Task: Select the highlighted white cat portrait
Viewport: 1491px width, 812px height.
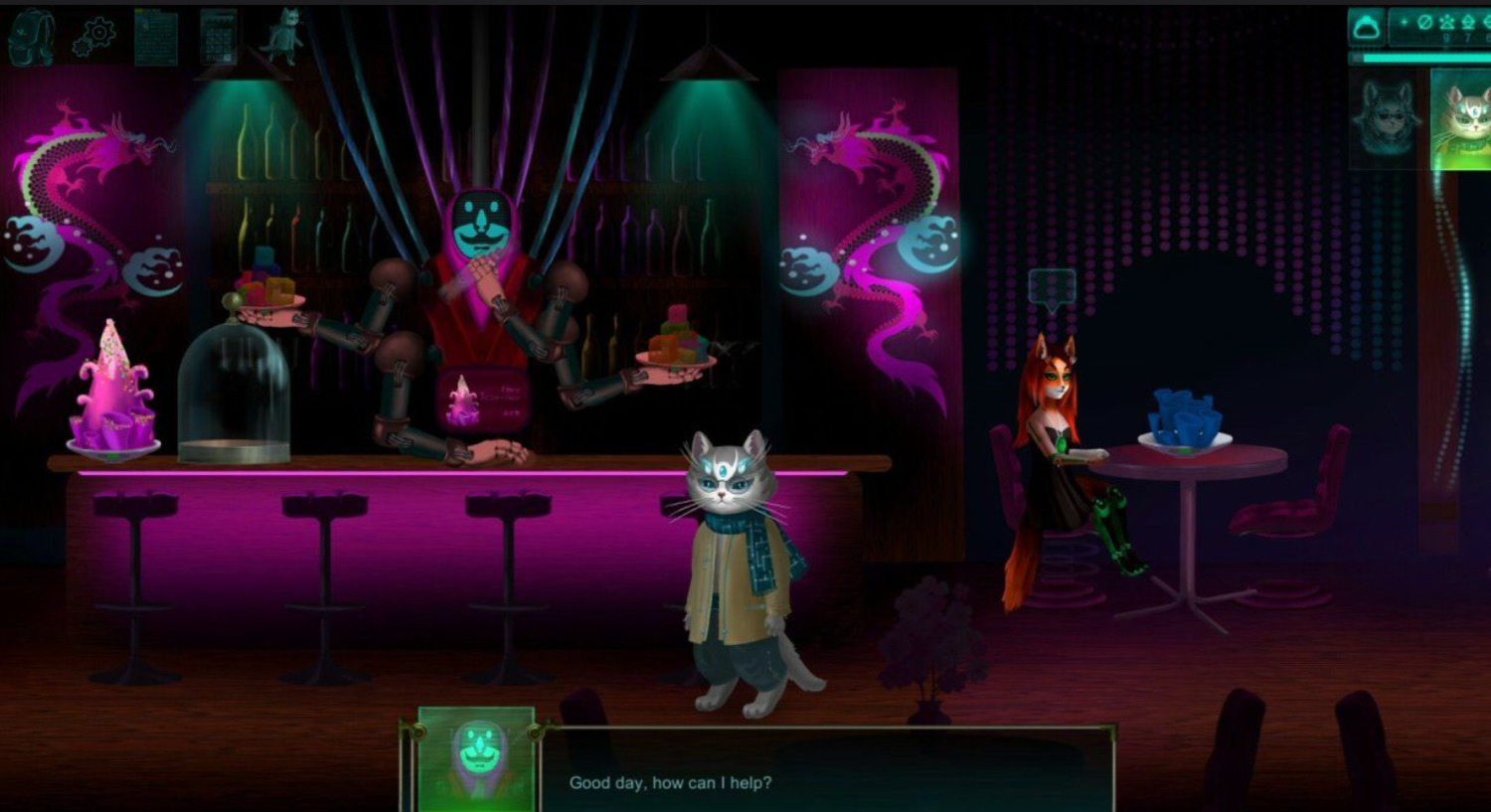Action: [x=1461, y=119]
